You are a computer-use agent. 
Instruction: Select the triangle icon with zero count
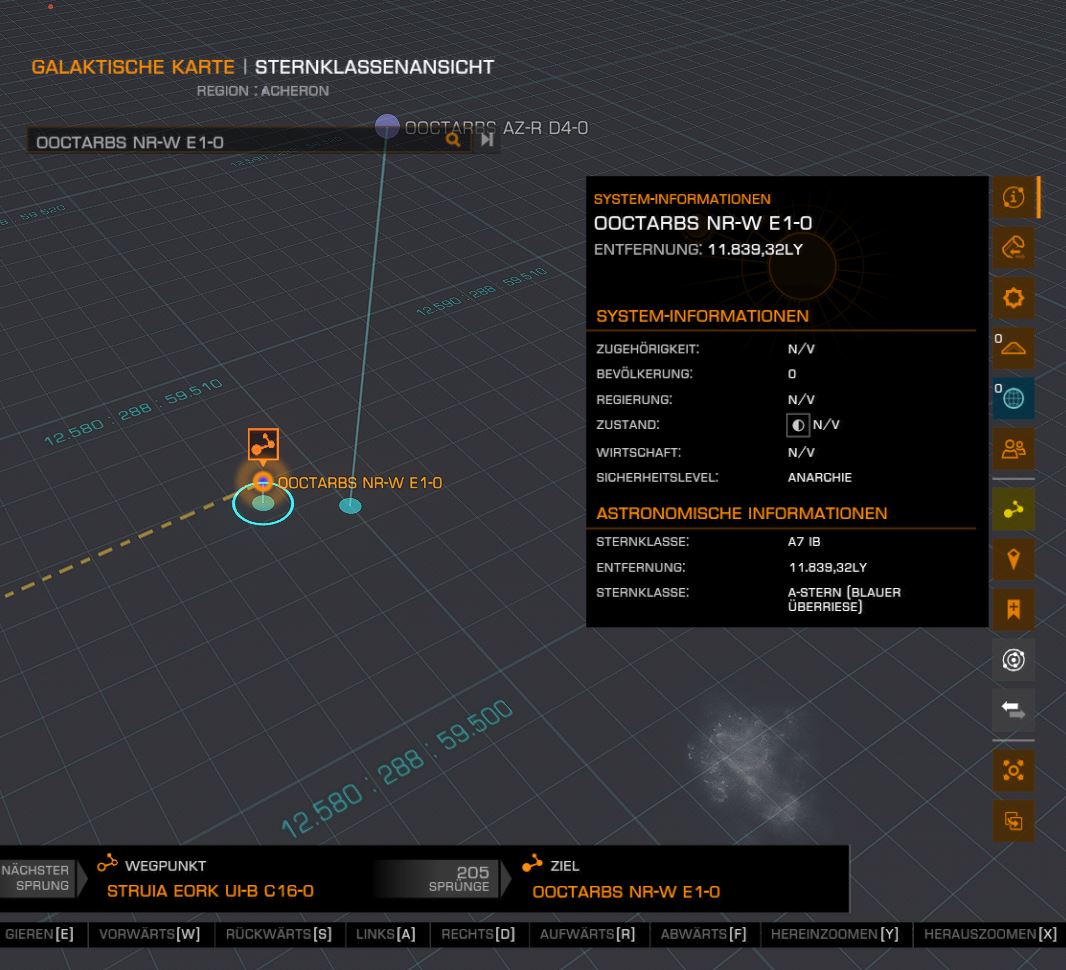[1014, 347]
